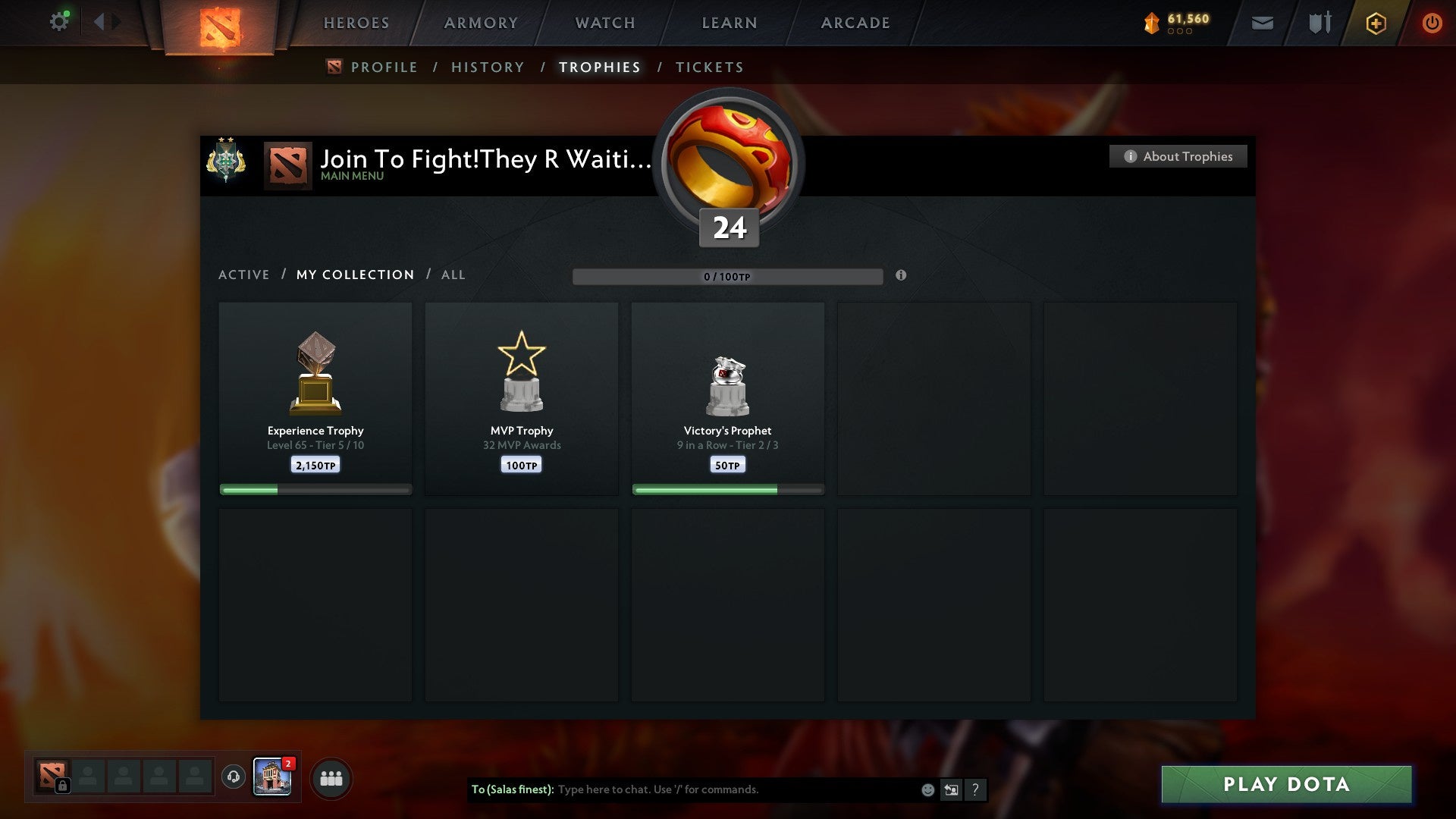Open Dota Plus via the gold plus icon

[x=1376, y=23]
